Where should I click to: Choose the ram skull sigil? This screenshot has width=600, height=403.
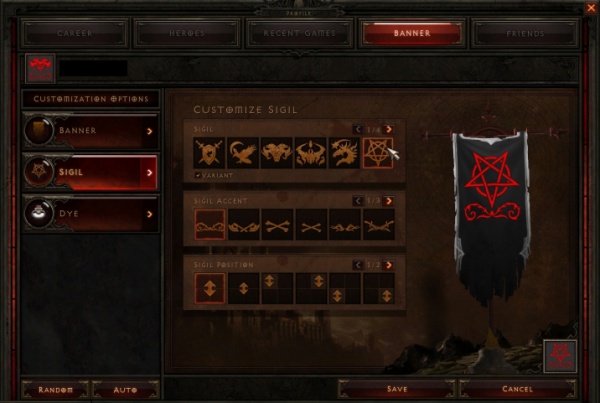coord(277,152)
